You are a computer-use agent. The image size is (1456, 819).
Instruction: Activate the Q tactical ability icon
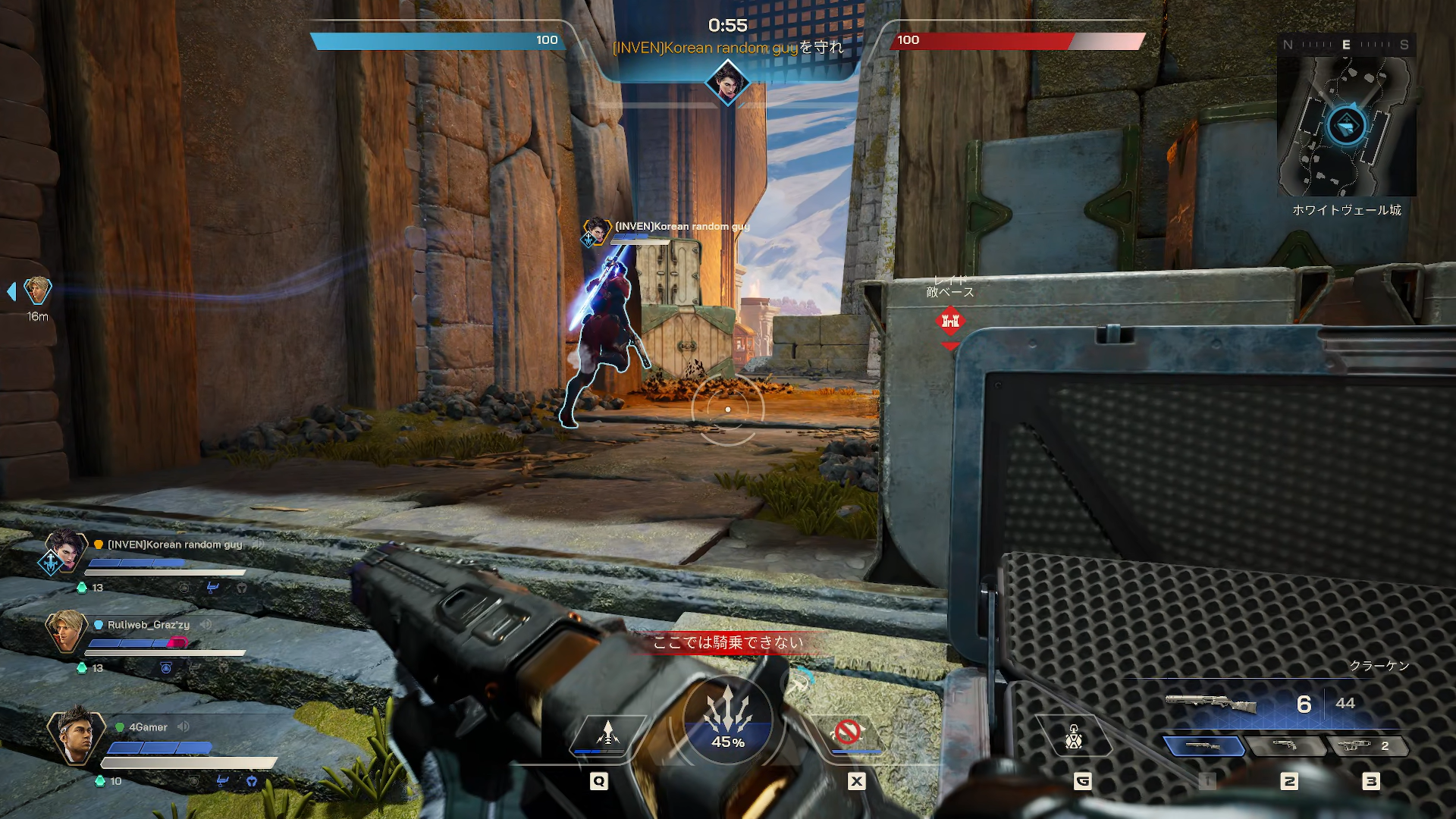coord(607,734)
